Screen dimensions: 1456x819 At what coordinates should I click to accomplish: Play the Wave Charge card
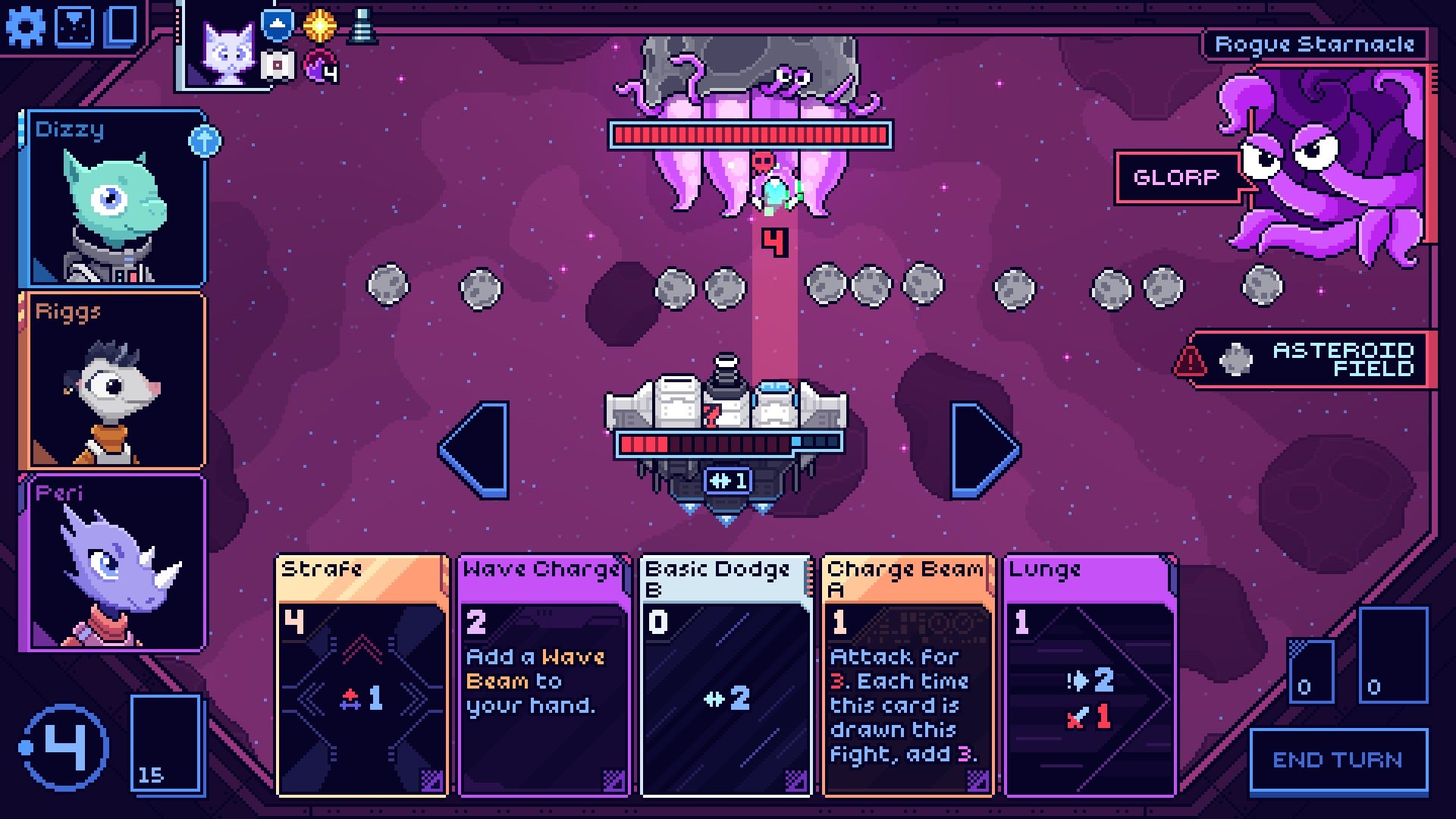544,675
